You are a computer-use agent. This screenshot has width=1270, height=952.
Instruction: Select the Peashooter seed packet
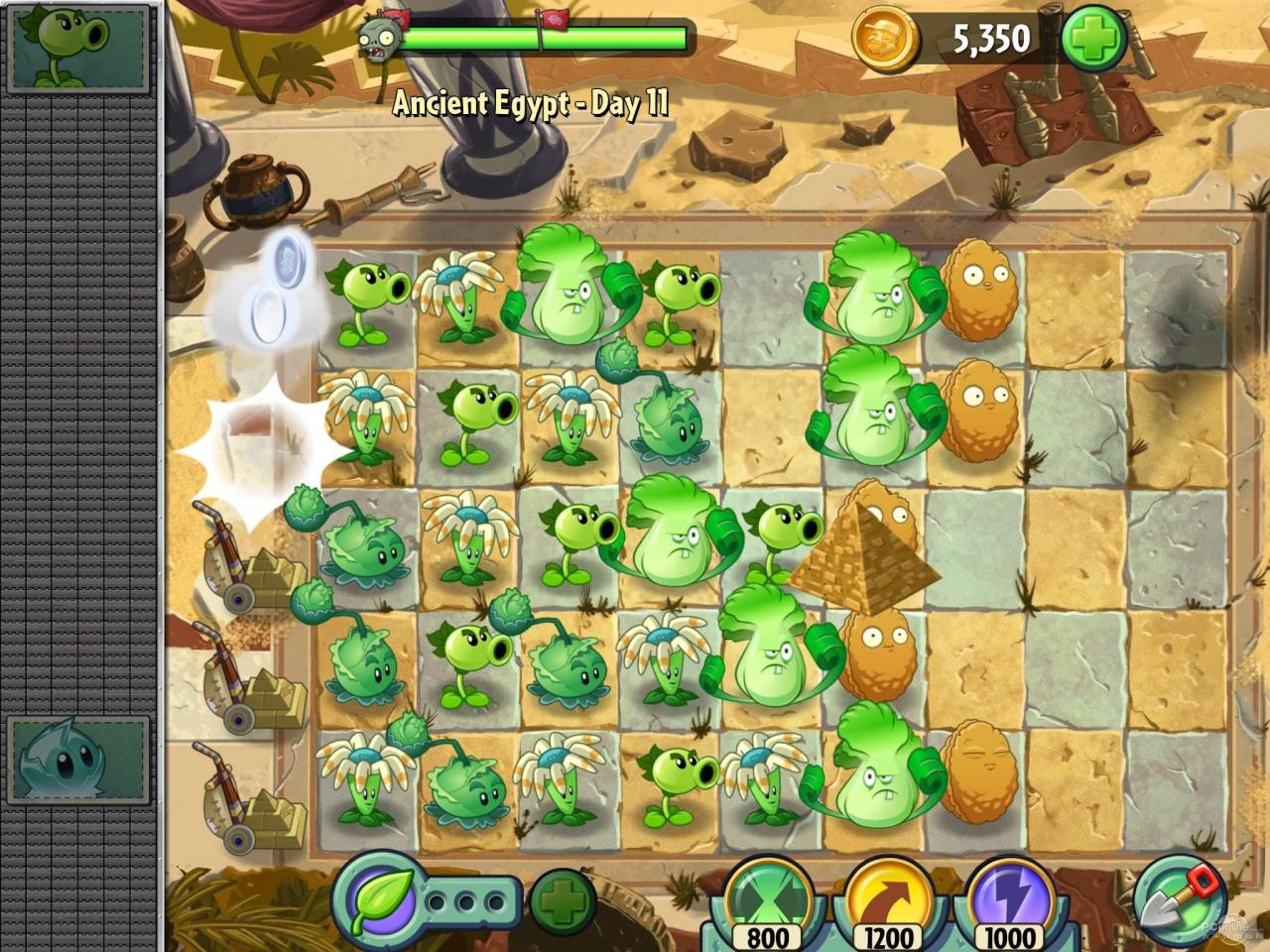(79, 47)
